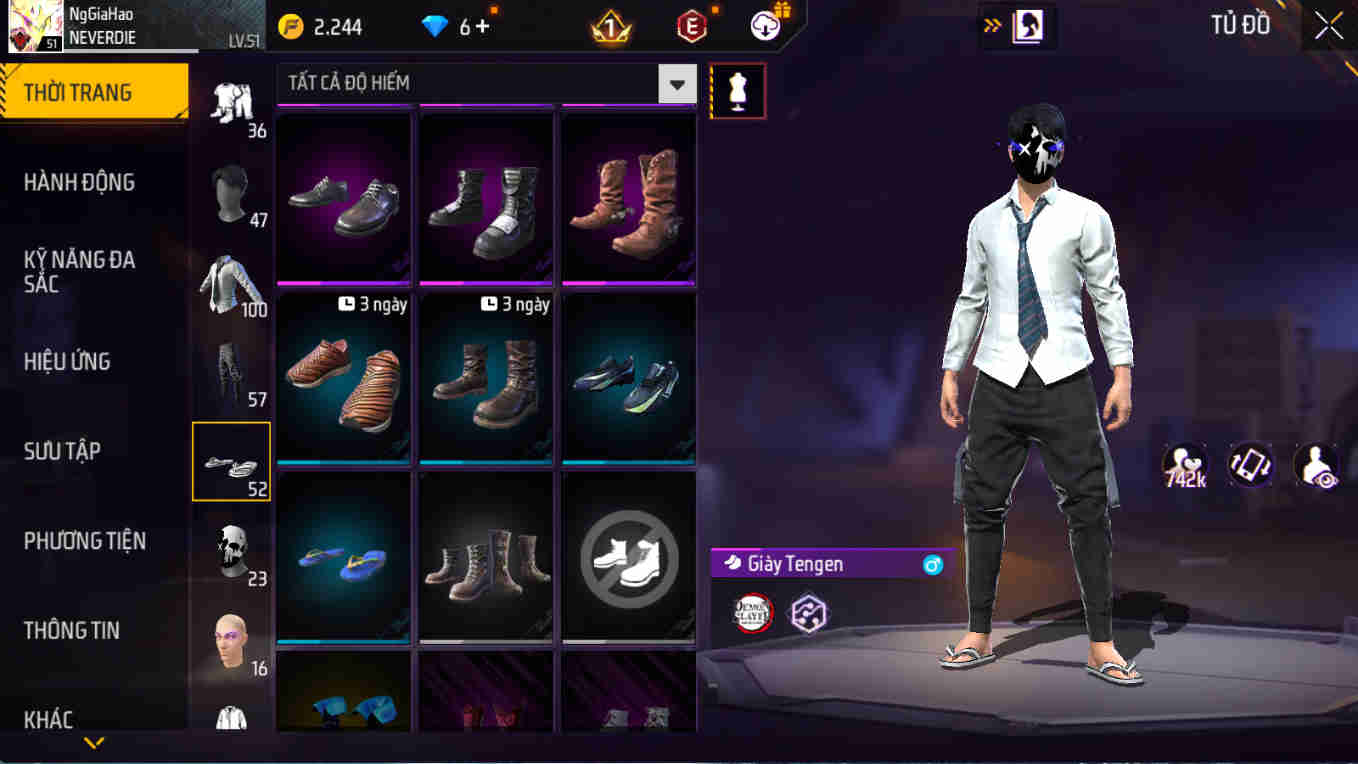Click the gender symbol on Giày Tengen label

(932, 564)
